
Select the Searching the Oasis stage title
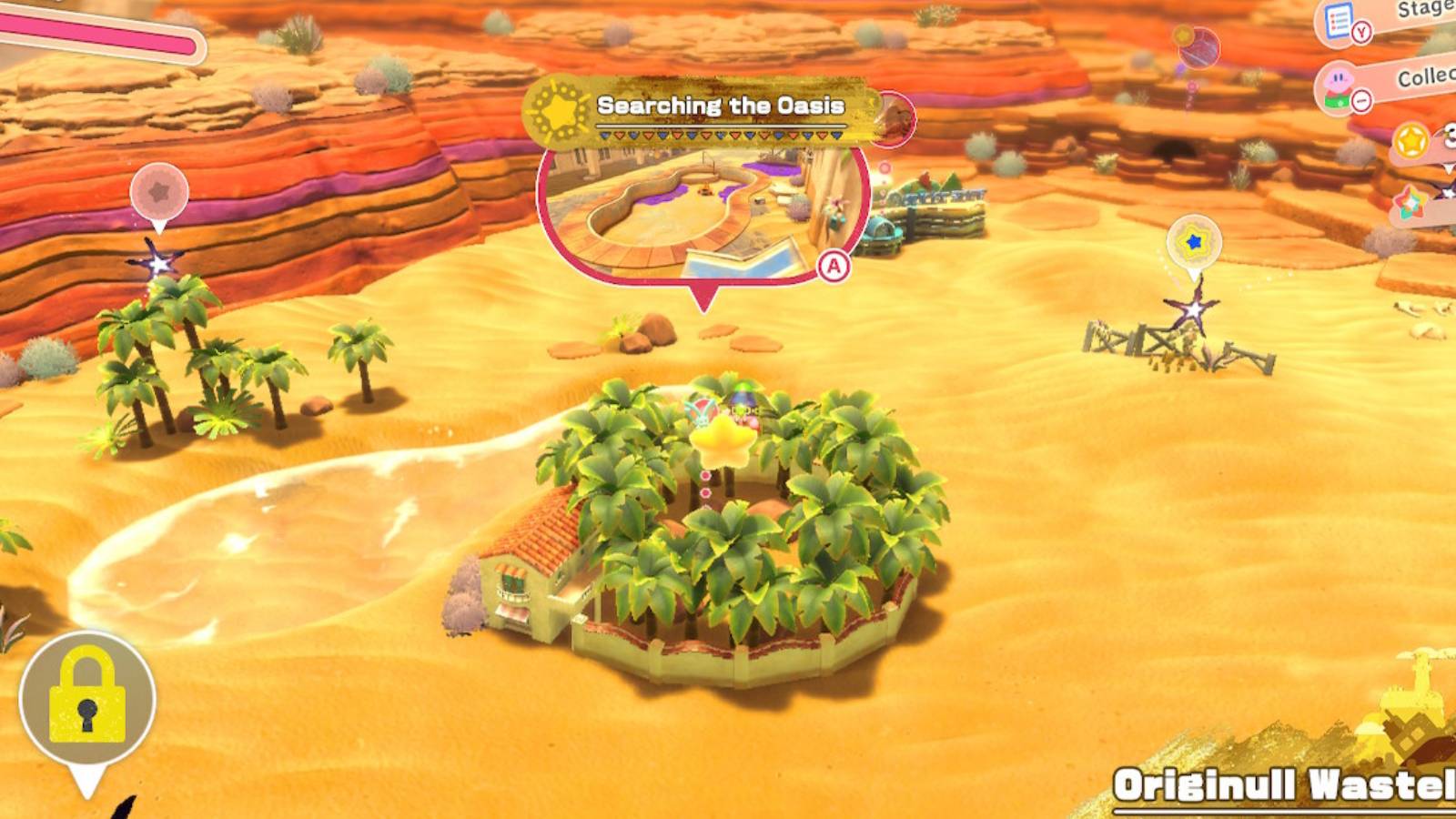(x=721, y=105)
